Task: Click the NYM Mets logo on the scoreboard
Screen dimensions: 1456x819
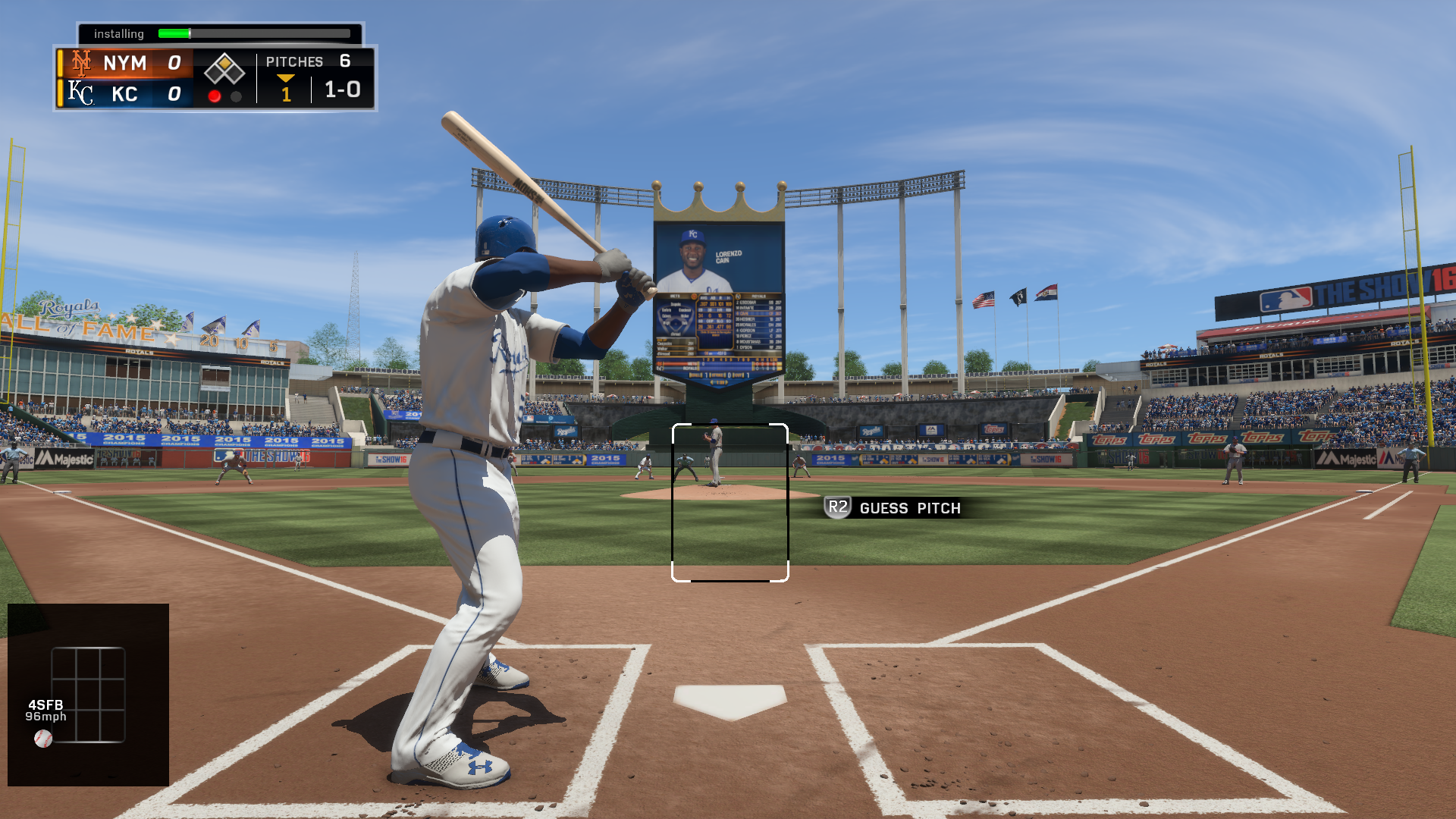Action: 81,64
